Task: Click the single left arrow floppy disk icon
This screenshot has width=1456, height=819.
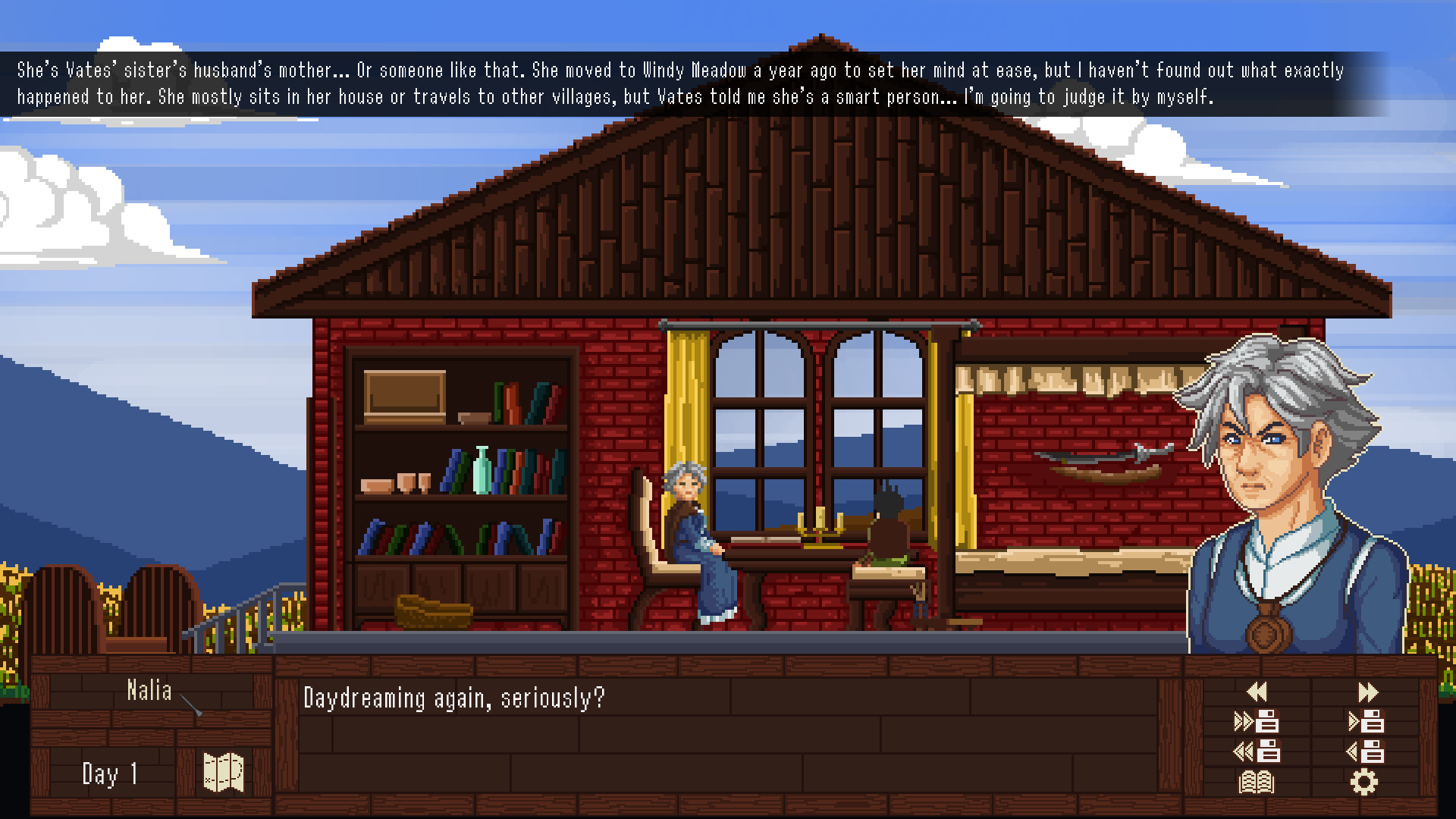Action: 1366,752
